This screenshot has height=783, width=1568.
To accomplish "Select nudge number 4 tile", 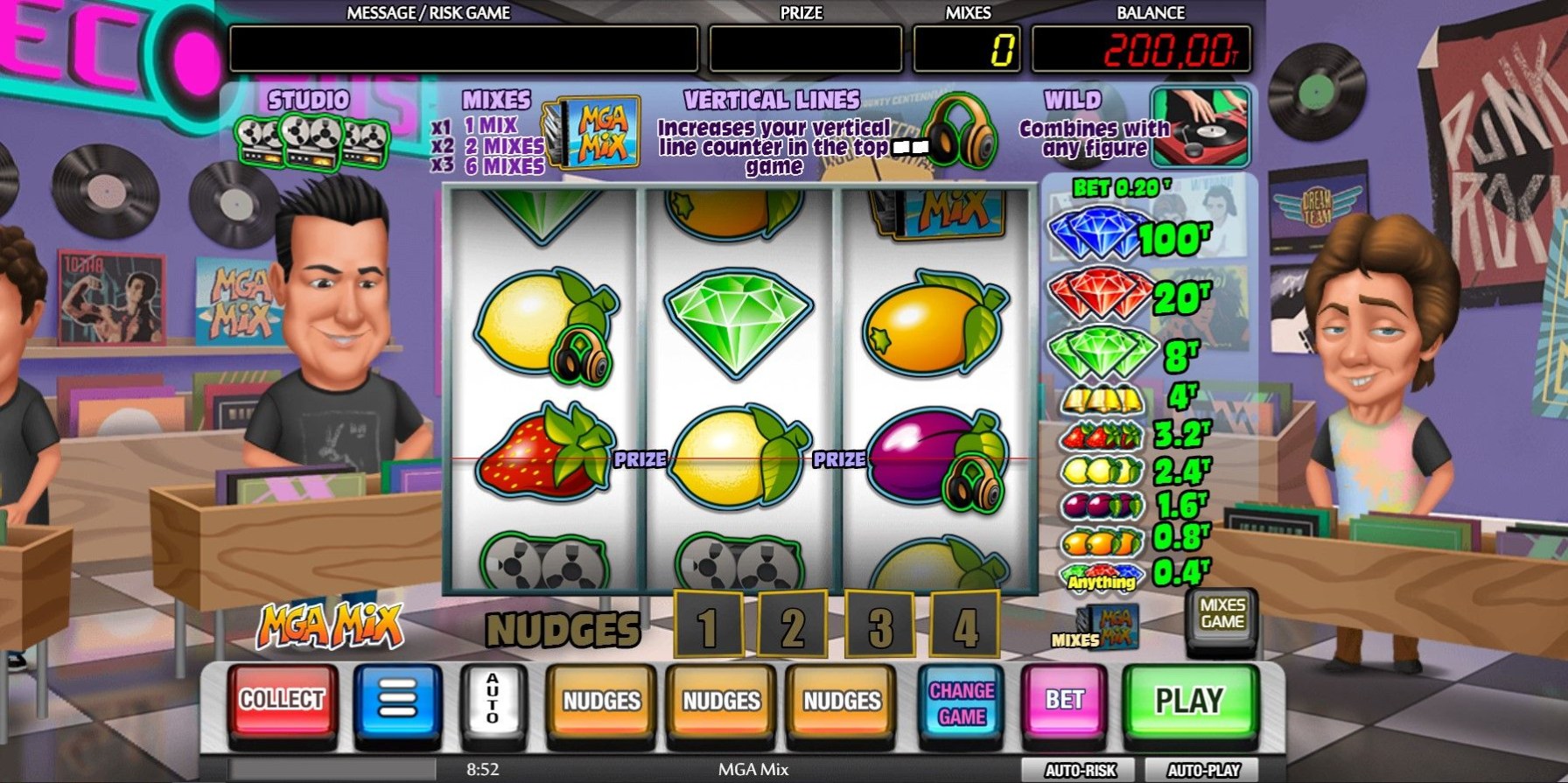I will tap(964, 626).
